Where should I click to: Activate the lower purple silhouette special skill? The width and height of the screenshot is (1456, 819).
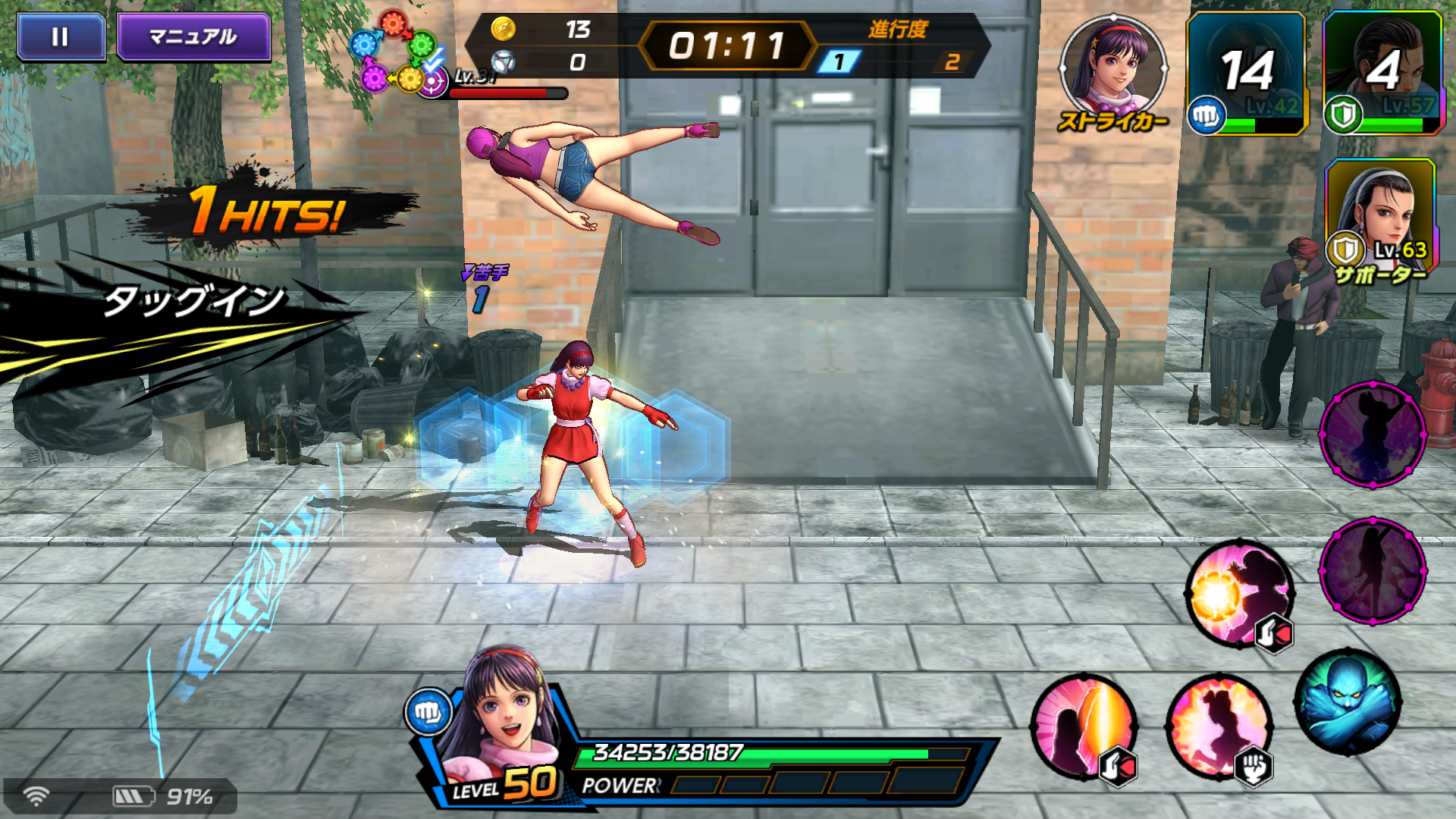[1373, 570]
